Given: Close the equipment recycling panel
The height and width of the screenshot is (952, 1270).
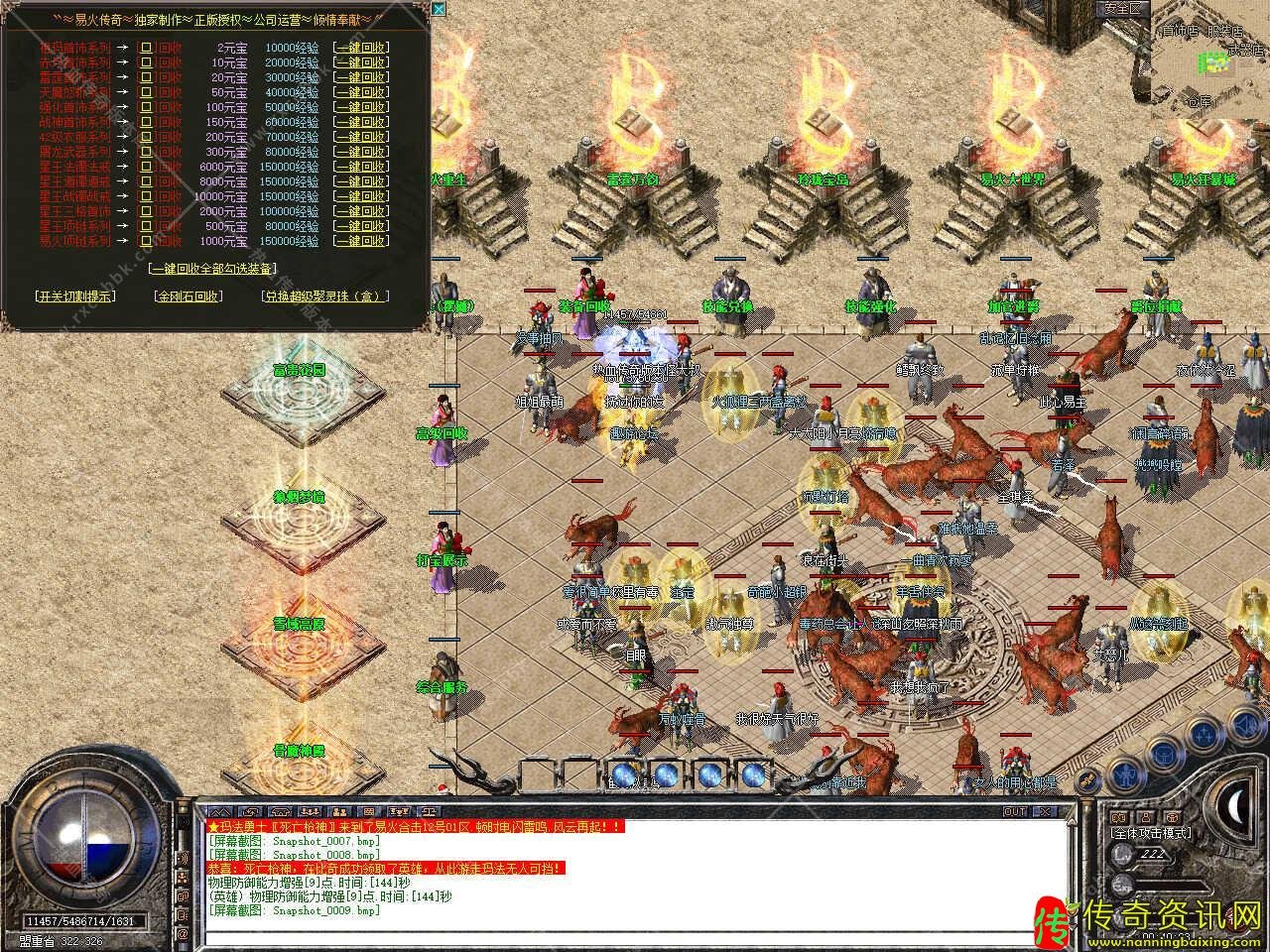Looking at the screenshot, I should pyautogui.click(x=439, y=10).
